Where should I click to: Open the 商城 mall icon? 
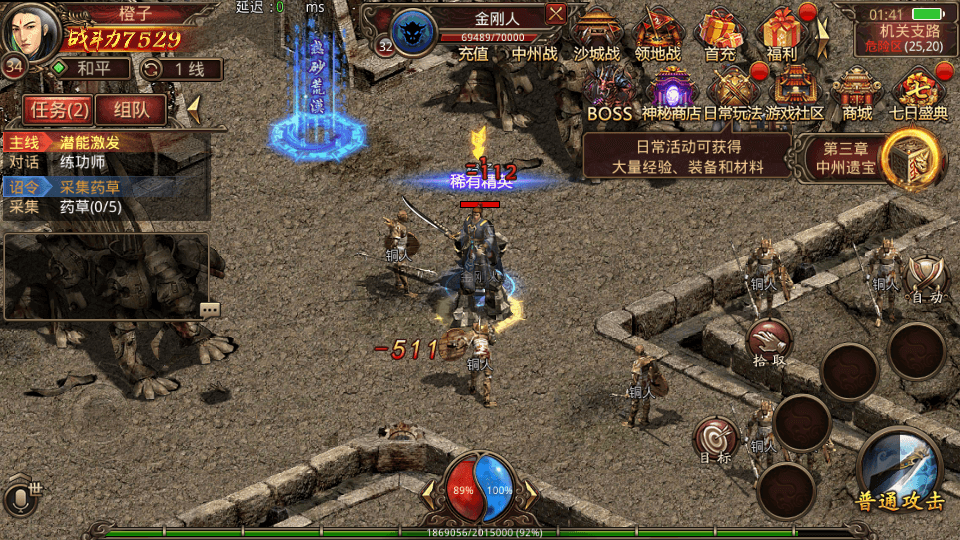tap(857, 93)
